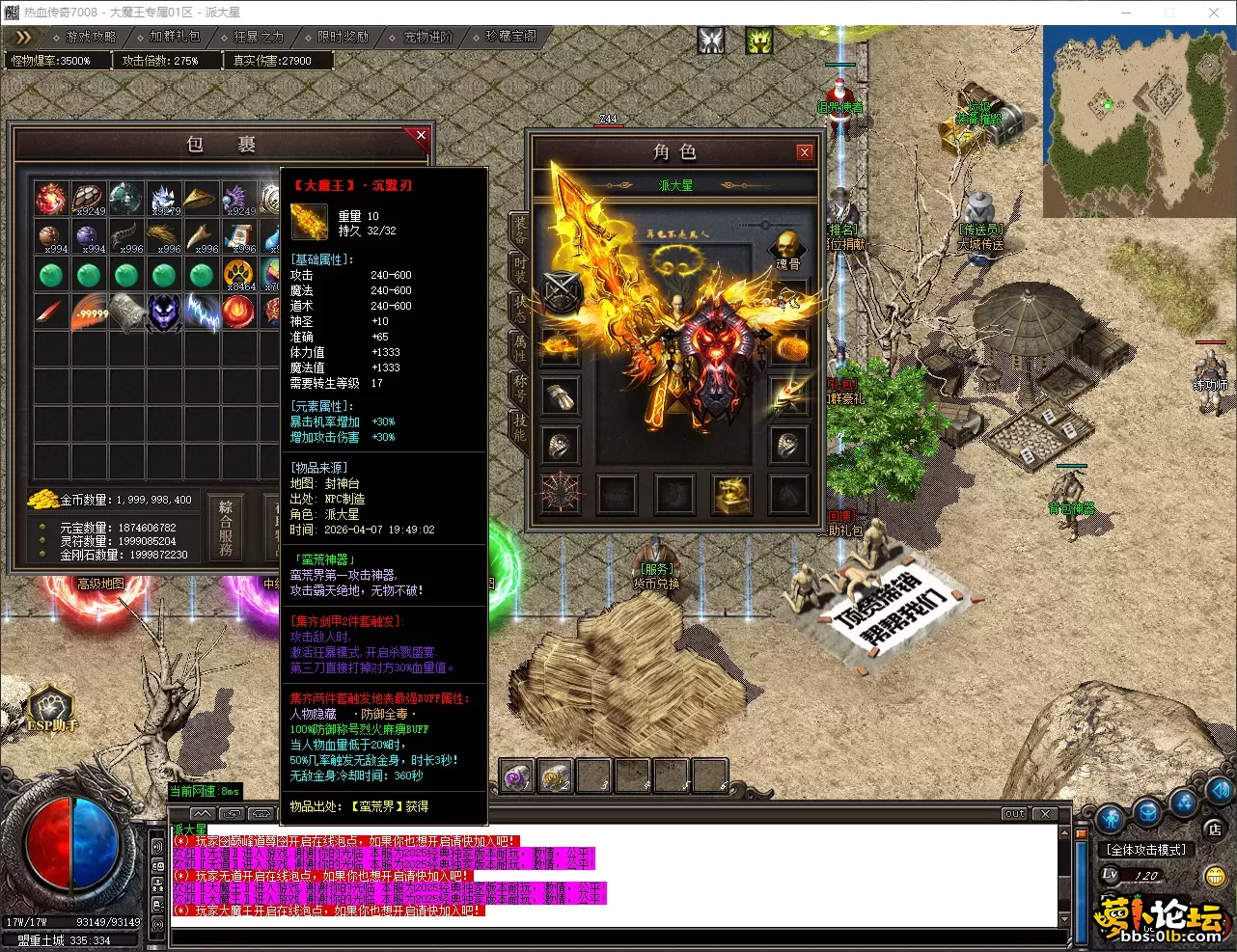Open the 游戏攻略 guide tab

click(90, 37)
